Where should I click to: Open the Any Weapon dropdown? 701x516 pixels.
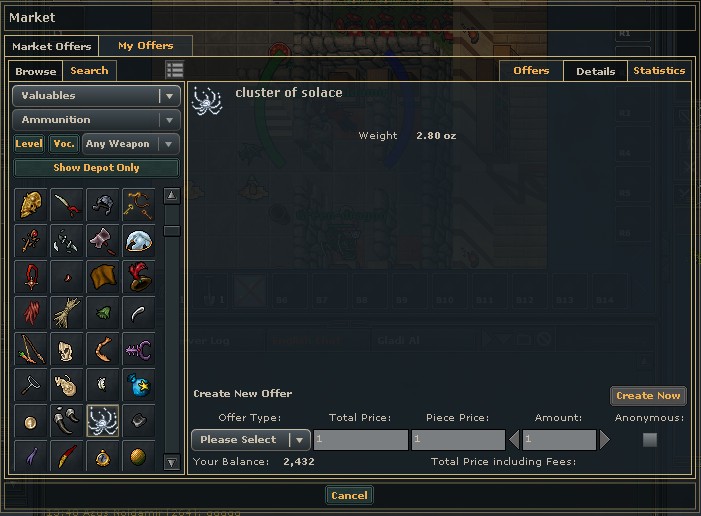point(131,144)
